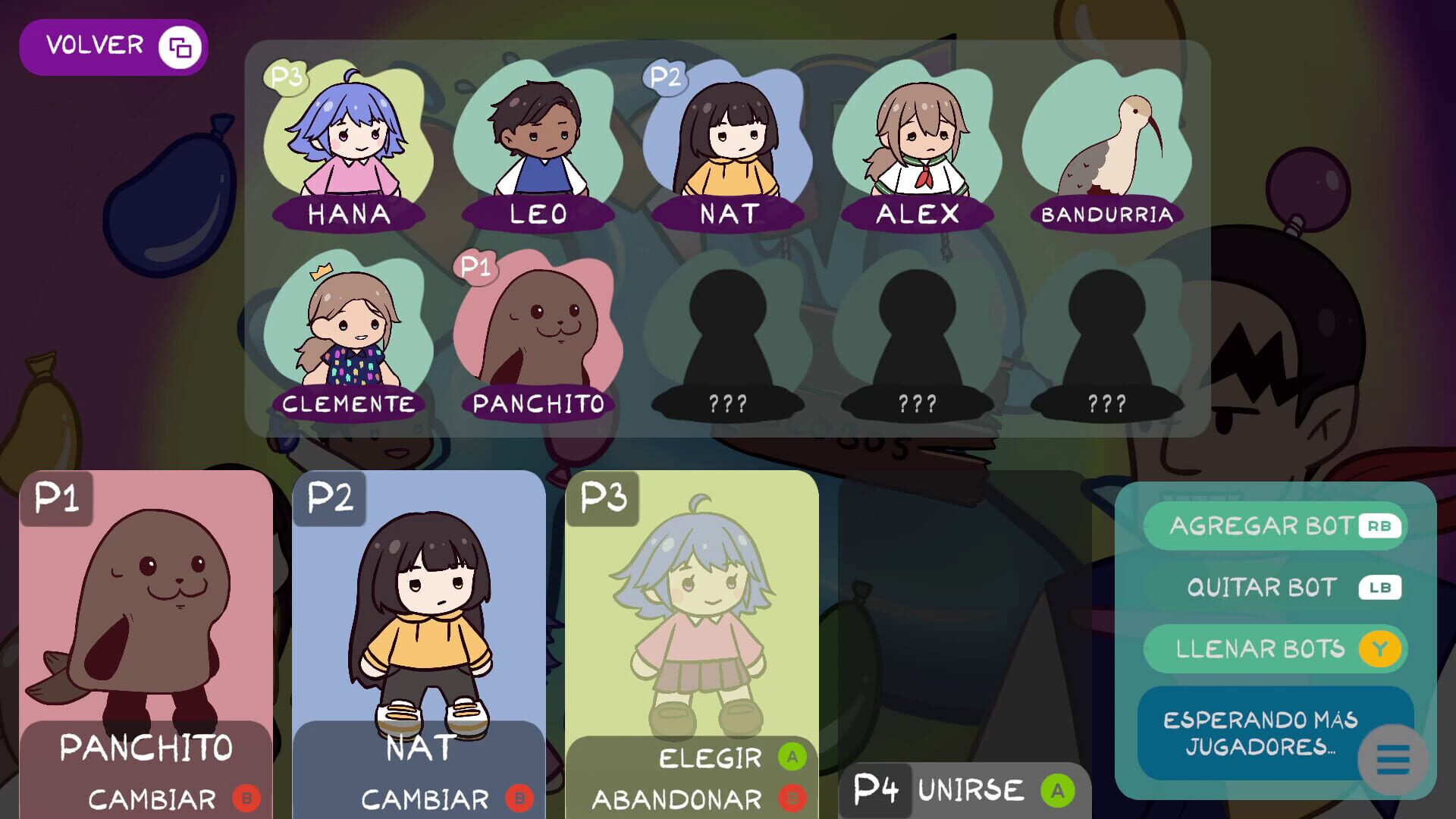Click the window mode icon beside VOLVER

(x=182, y=46)
